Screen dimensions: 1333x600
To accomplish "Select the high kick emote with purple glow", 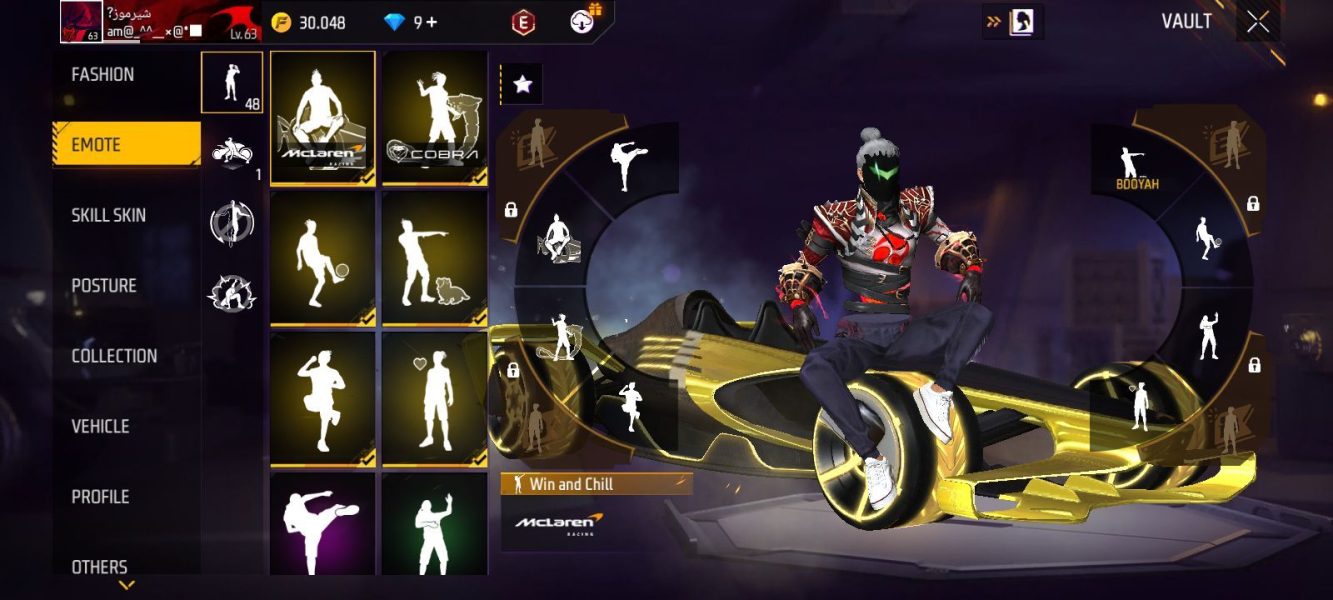I will 323,525.
